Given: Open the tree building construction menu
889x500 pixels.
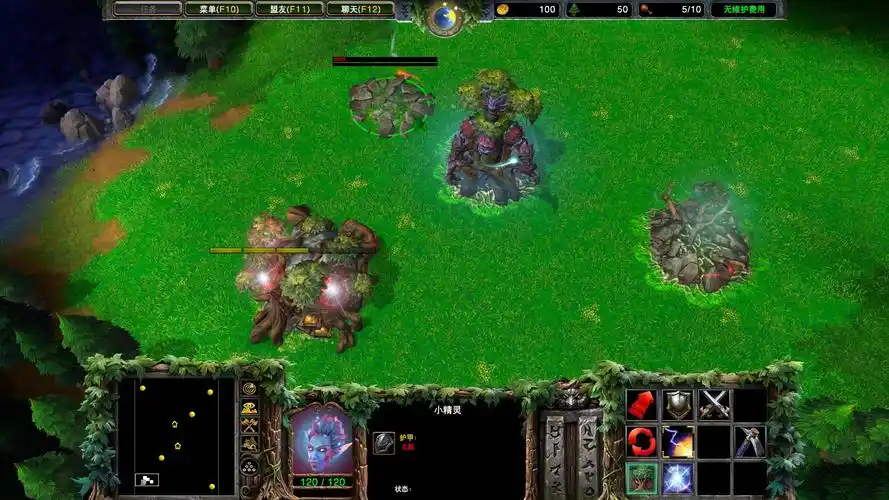Looking at the screenshot, I should 641,477.
